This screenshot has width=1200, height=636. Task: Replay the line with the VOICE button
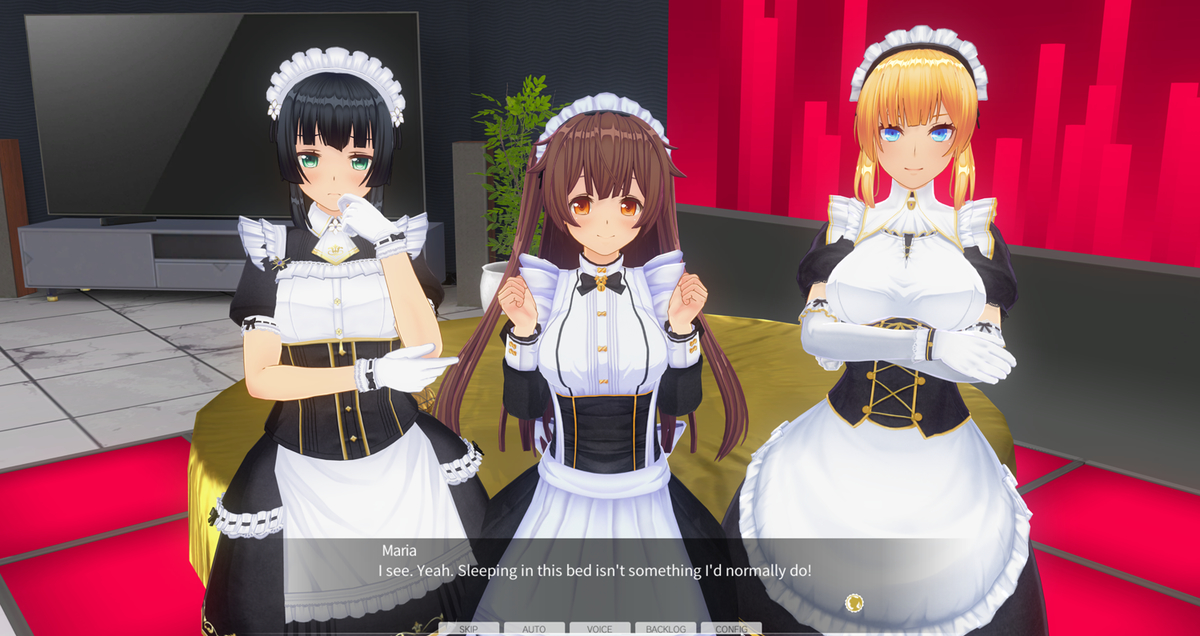tap(600, 629)
